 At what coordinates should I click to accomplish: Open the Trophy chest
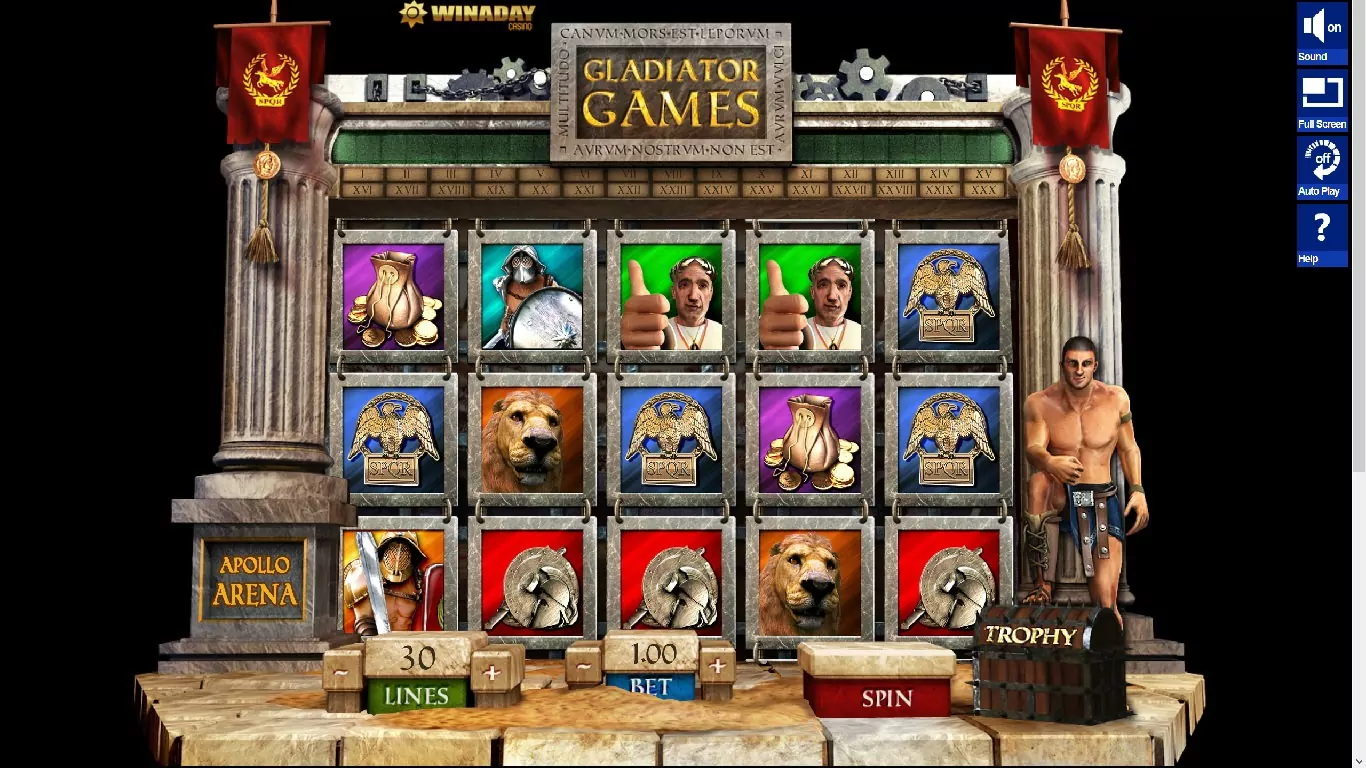pos(1045,663)
